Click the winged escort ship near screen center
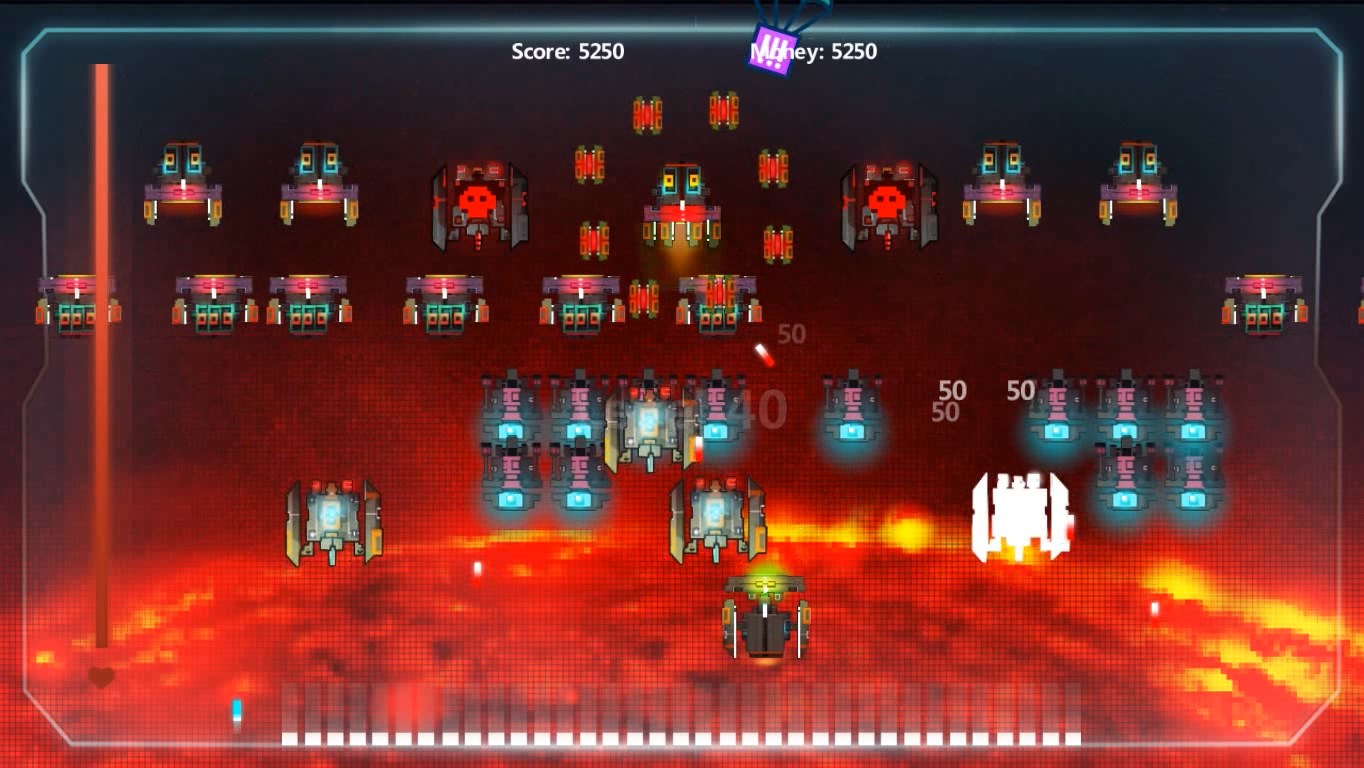The image size is (1364, 768). 718,518
